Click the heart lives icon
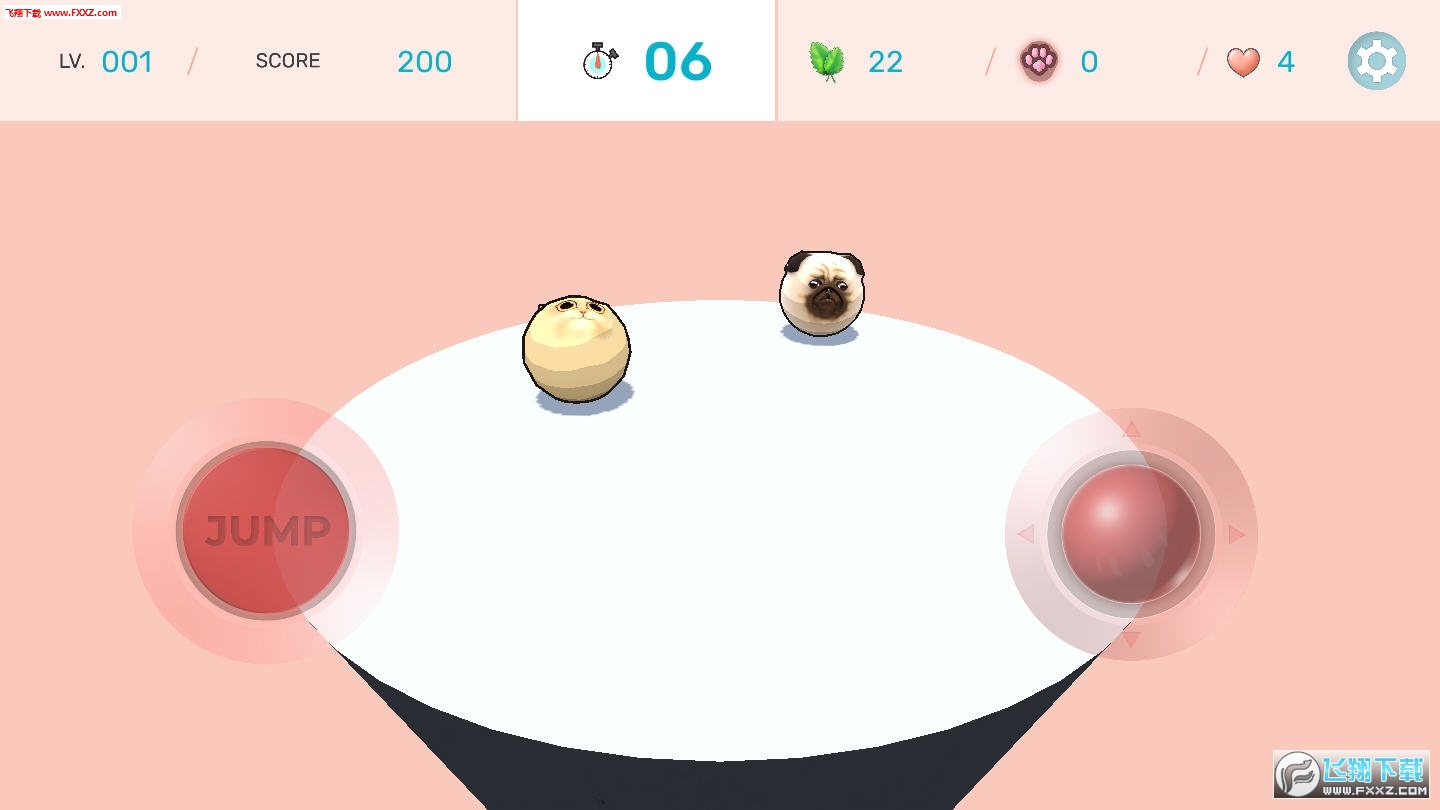1440x810 pixels. point(1242,61)
